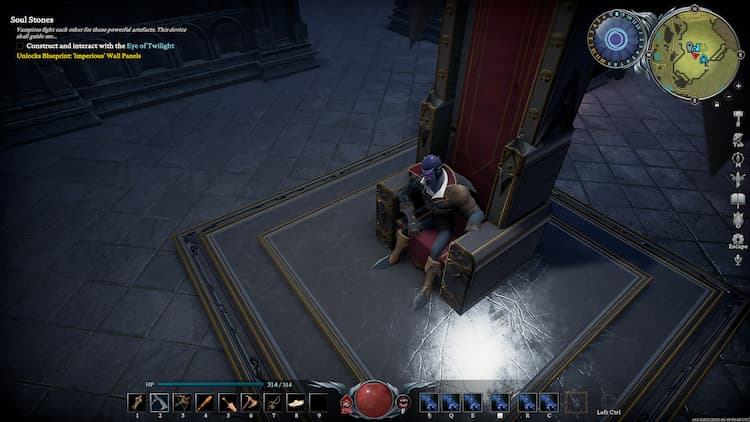Activate the ability bound to Q
The width and height of the screenshot is (750, 422).
pos(450,402)
